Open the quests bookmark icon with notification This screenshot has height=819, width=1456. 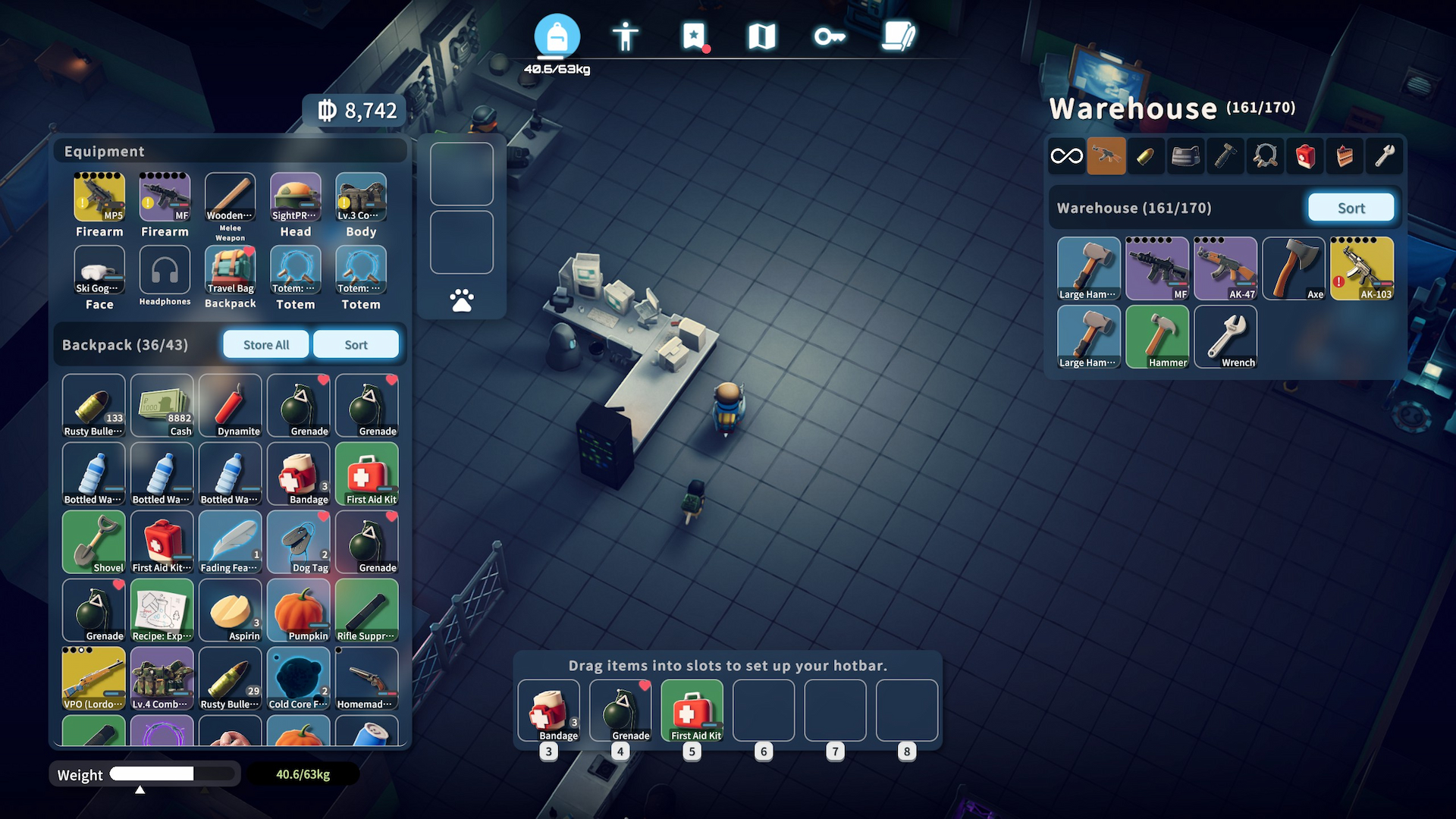click(694, 35)
